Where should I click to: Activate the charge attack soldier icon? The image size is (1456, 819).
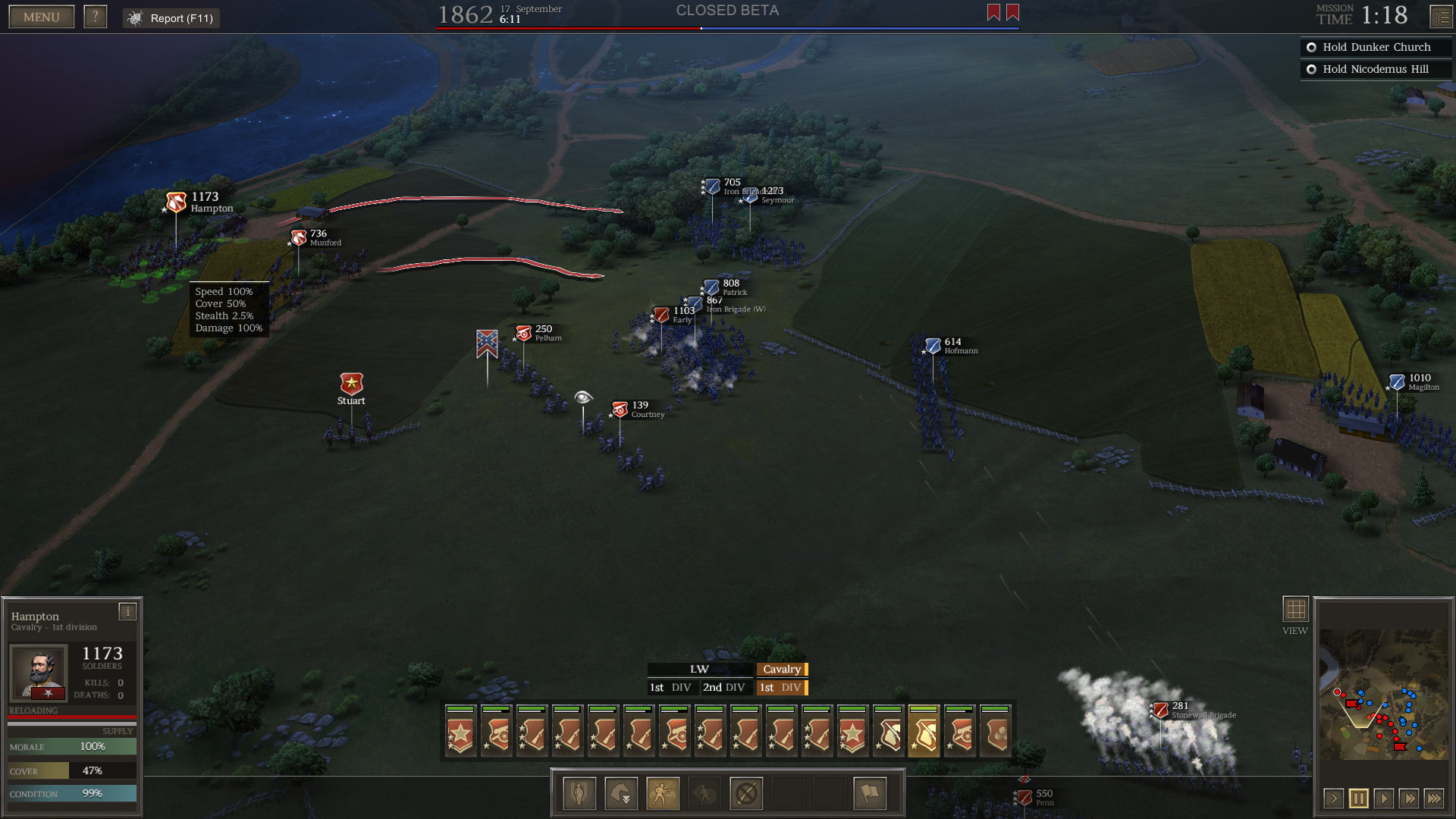click(663, 792)
